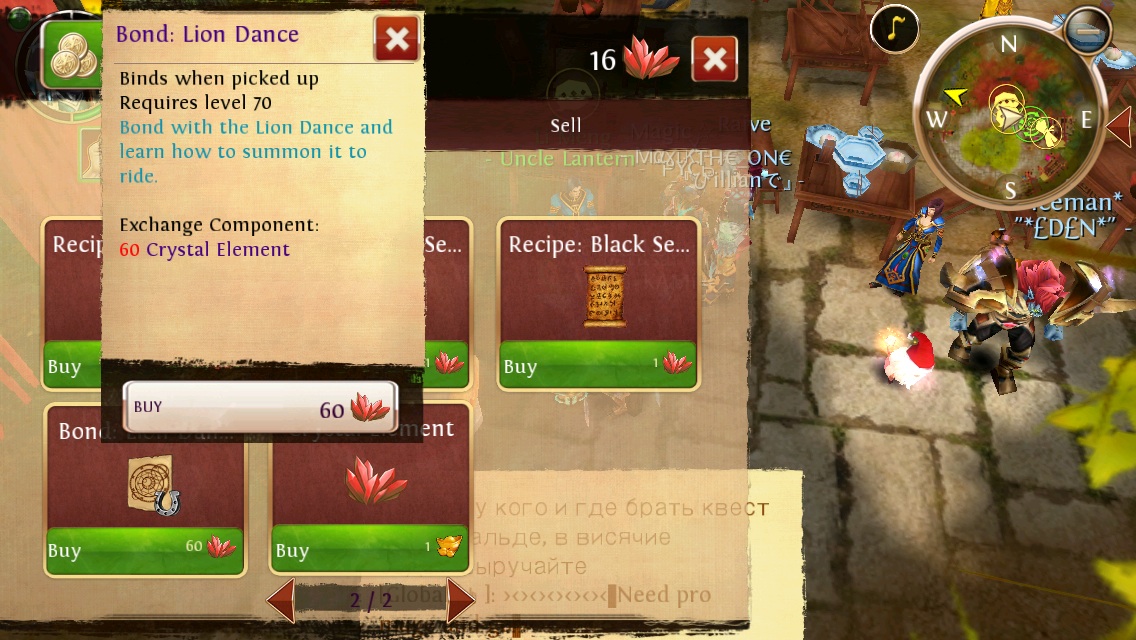
Task: Toggle the music note button
Action: point(894,29)
